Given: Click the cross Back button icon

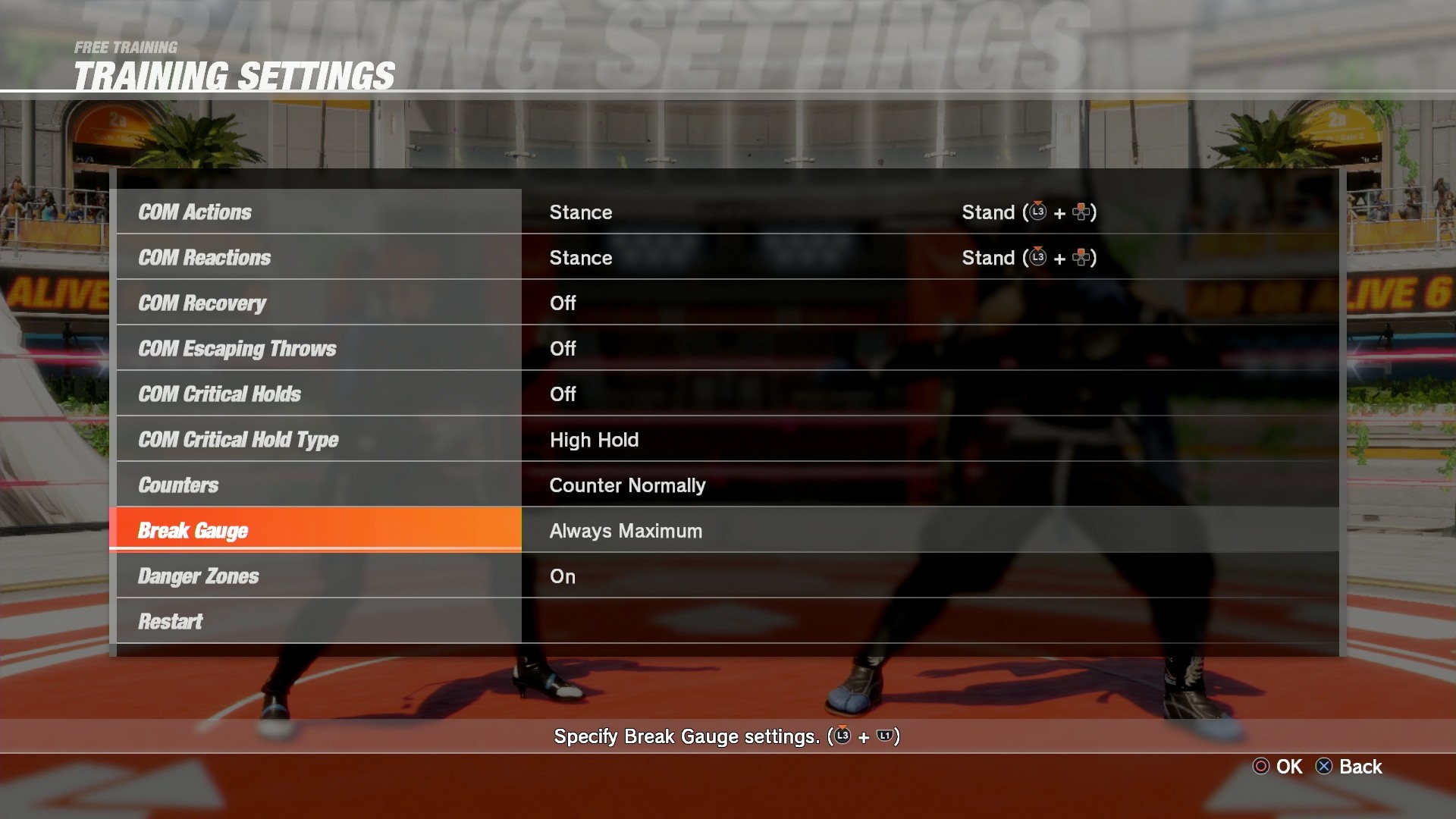Looking at the screenshot, I should click(x=1323, y=766).
